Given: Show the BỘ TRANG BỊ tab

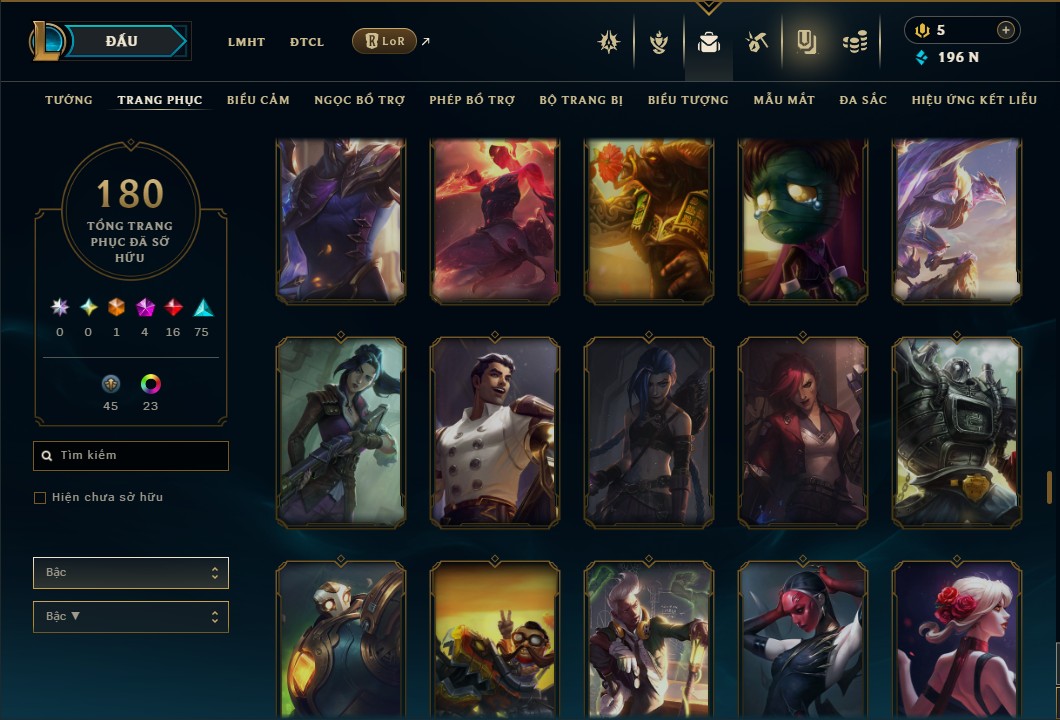Looking at the screenshot, I should pos(581,100).
